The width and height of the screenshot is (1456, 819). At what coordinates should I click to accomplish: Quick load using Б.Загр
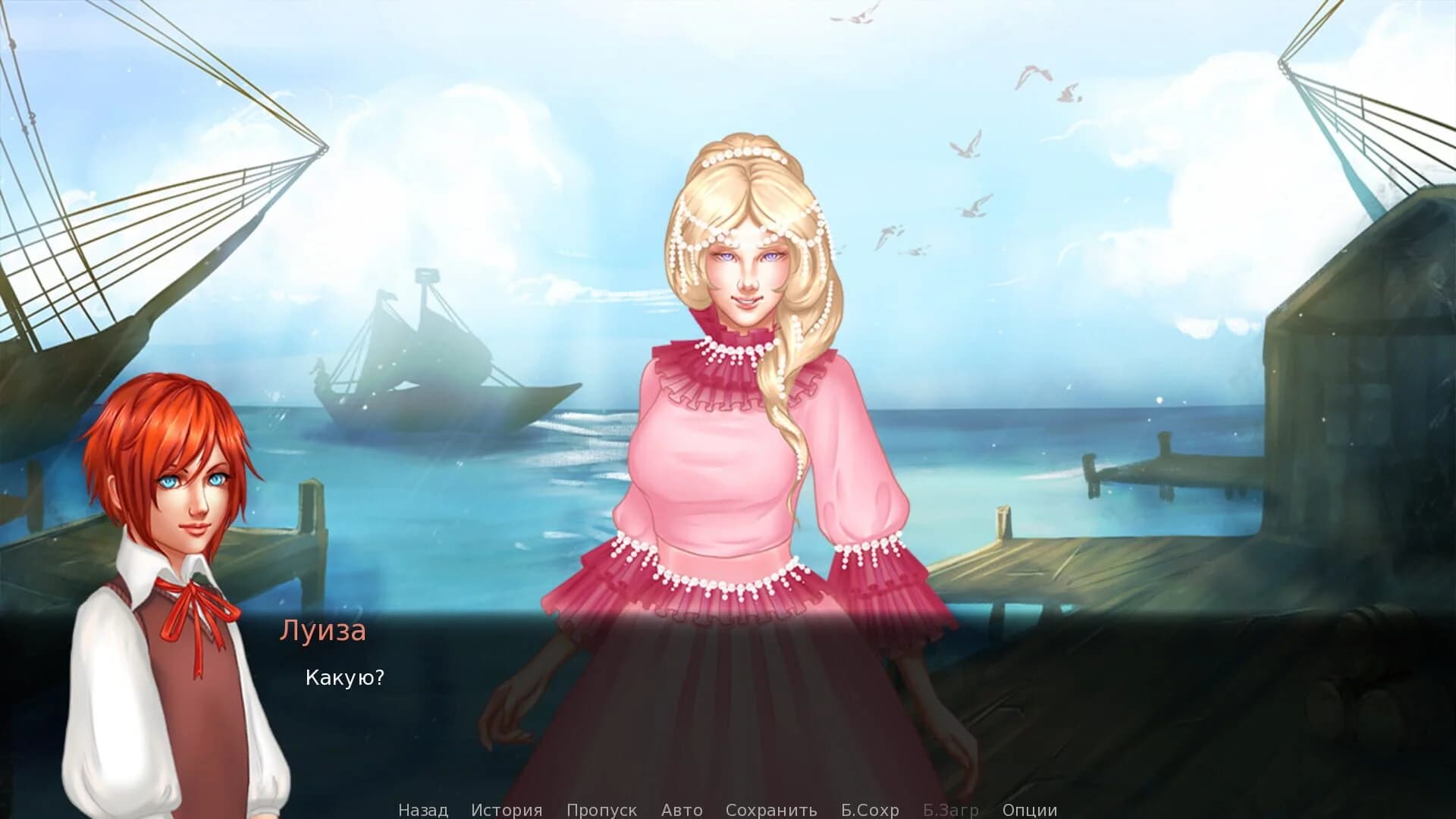click(950, 810)
